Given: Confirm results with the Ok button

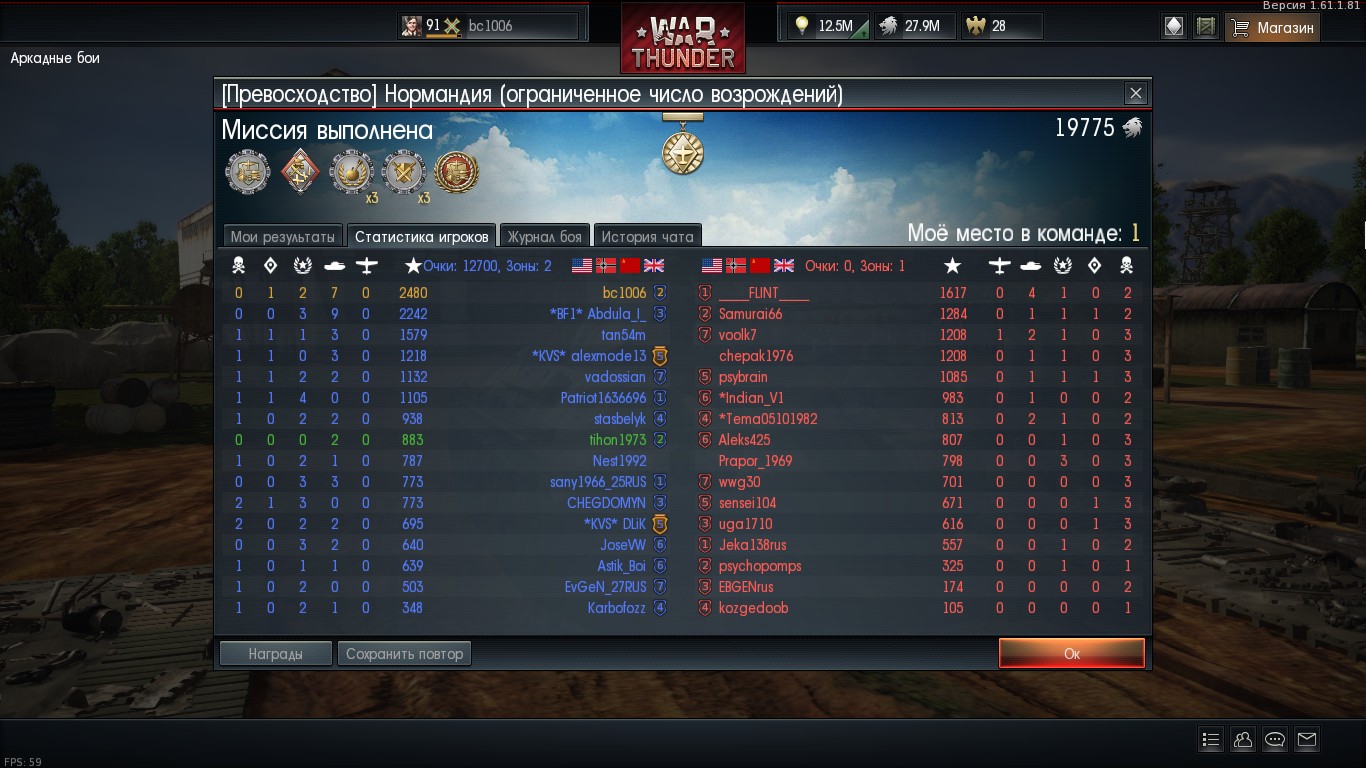Looking at the screenshot, I should [1071, 653].
